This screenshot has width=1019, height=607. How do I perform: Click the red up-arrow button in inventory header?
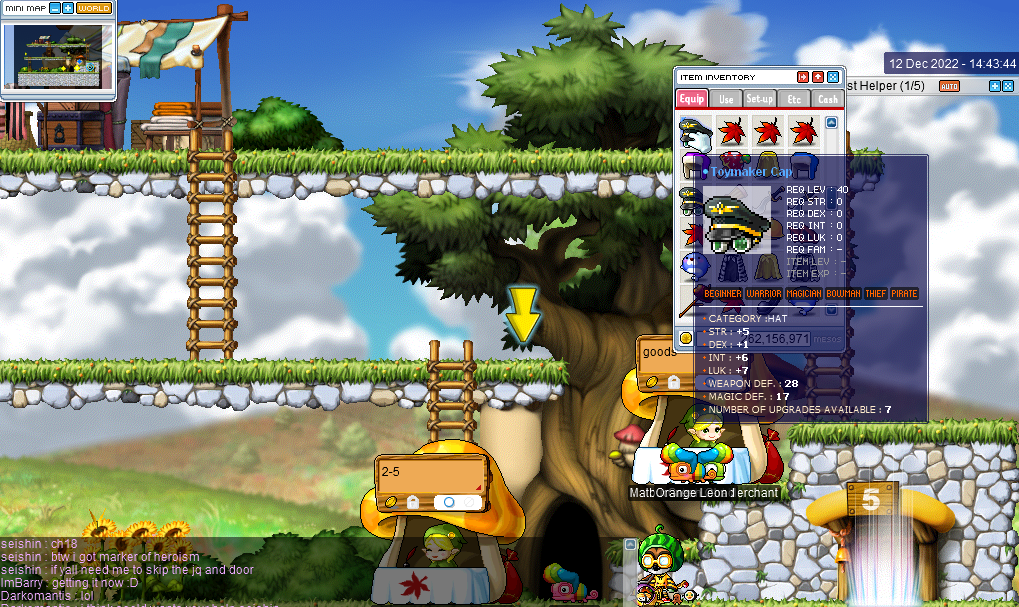coord(818,77)
